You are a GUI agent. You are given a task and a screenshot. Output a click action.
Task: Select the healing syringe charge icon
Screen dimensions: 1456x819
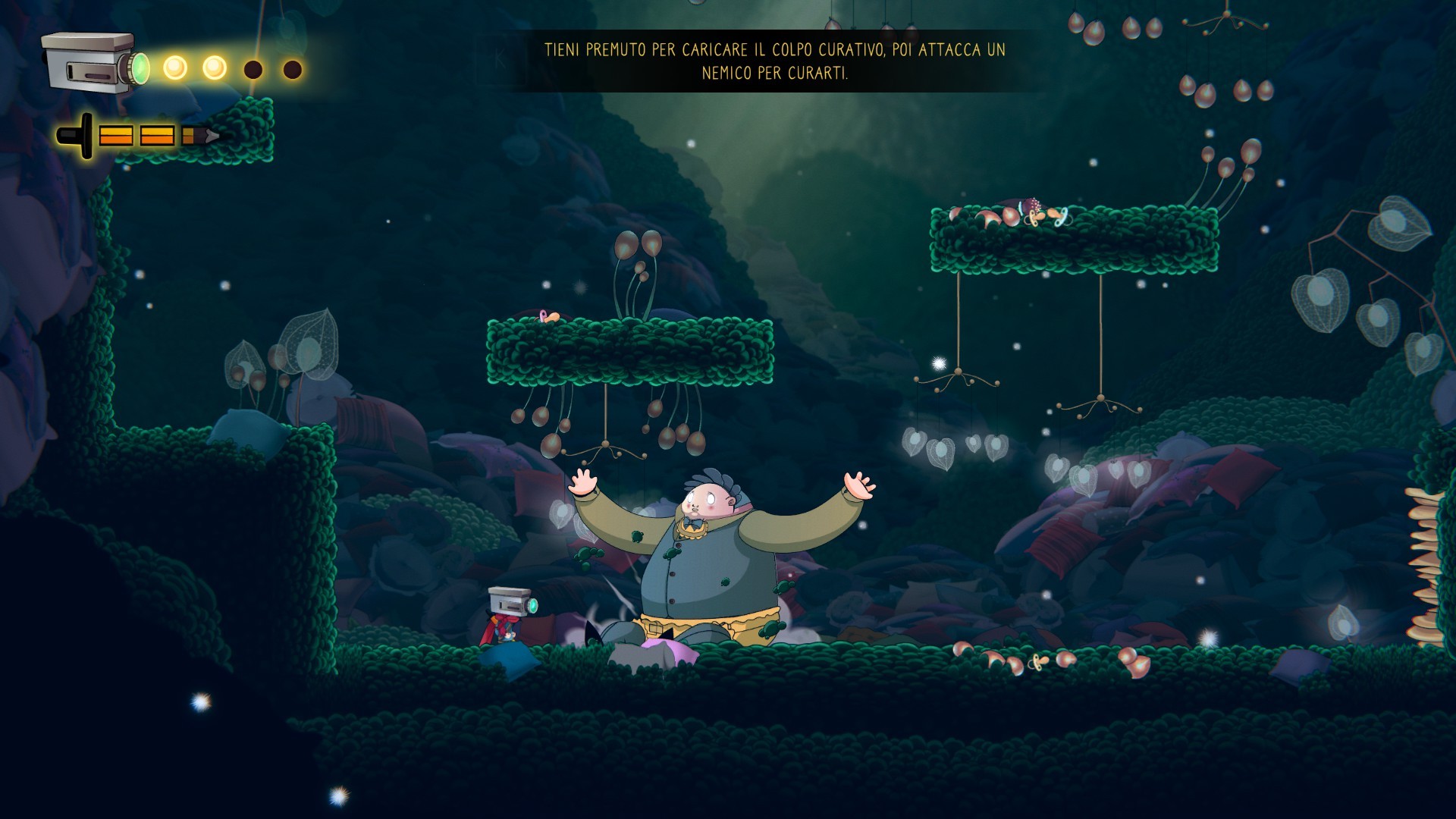[x=138, y=136]
